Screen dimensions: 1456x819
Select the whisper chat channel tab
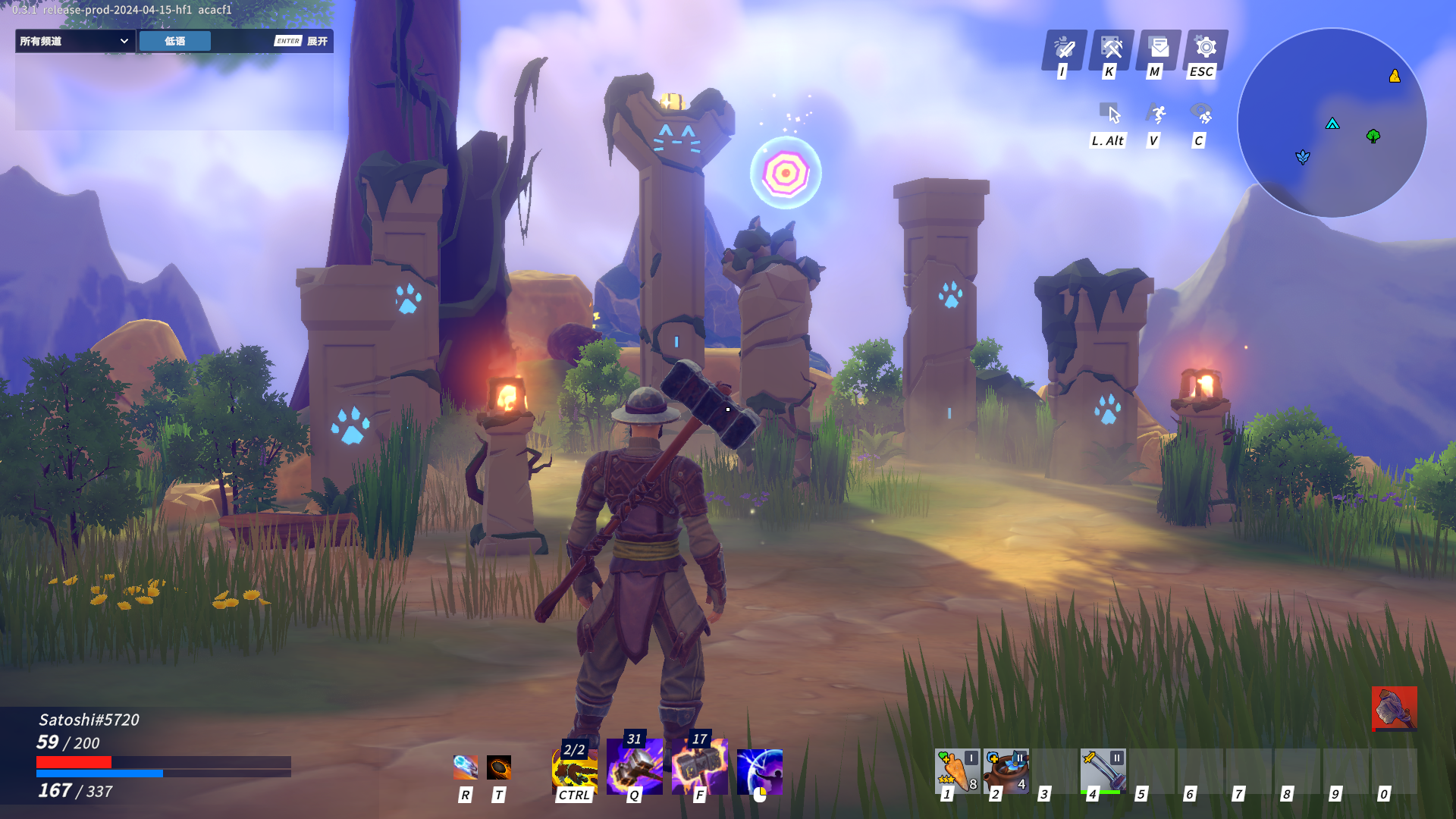point(175,41)
